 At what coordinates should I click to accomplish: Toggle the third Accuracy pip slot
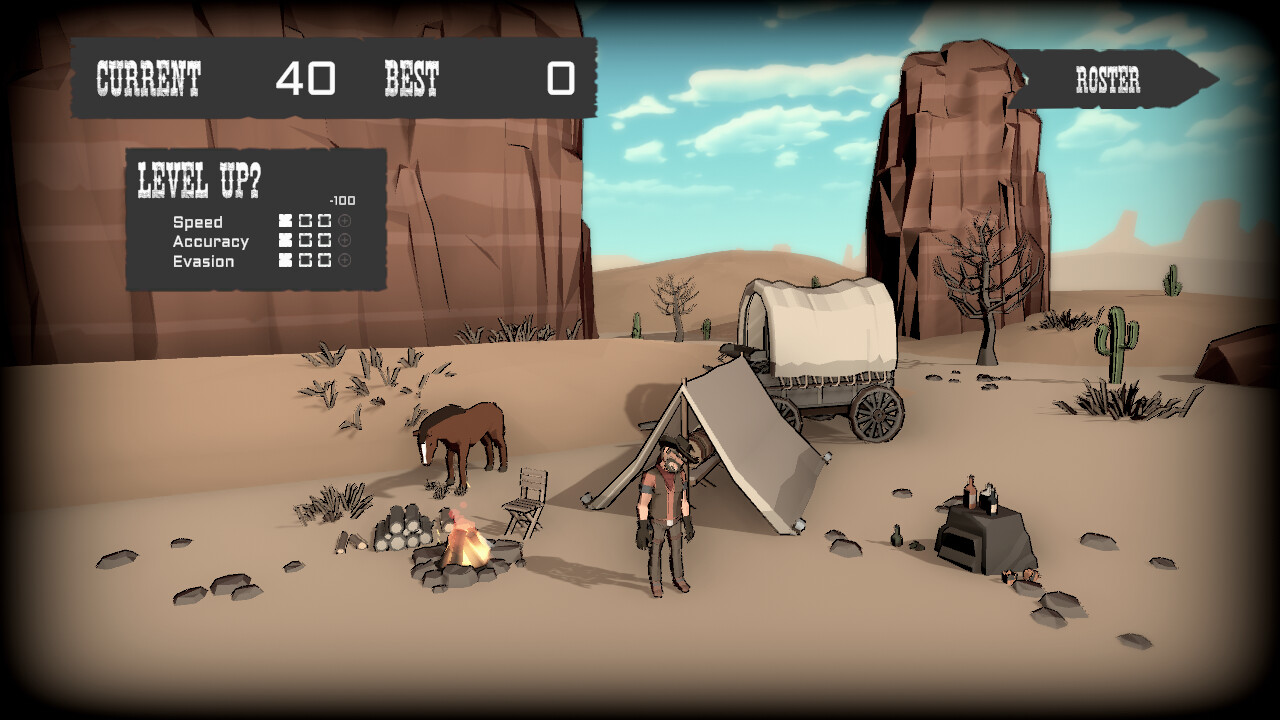click(324, 240)
